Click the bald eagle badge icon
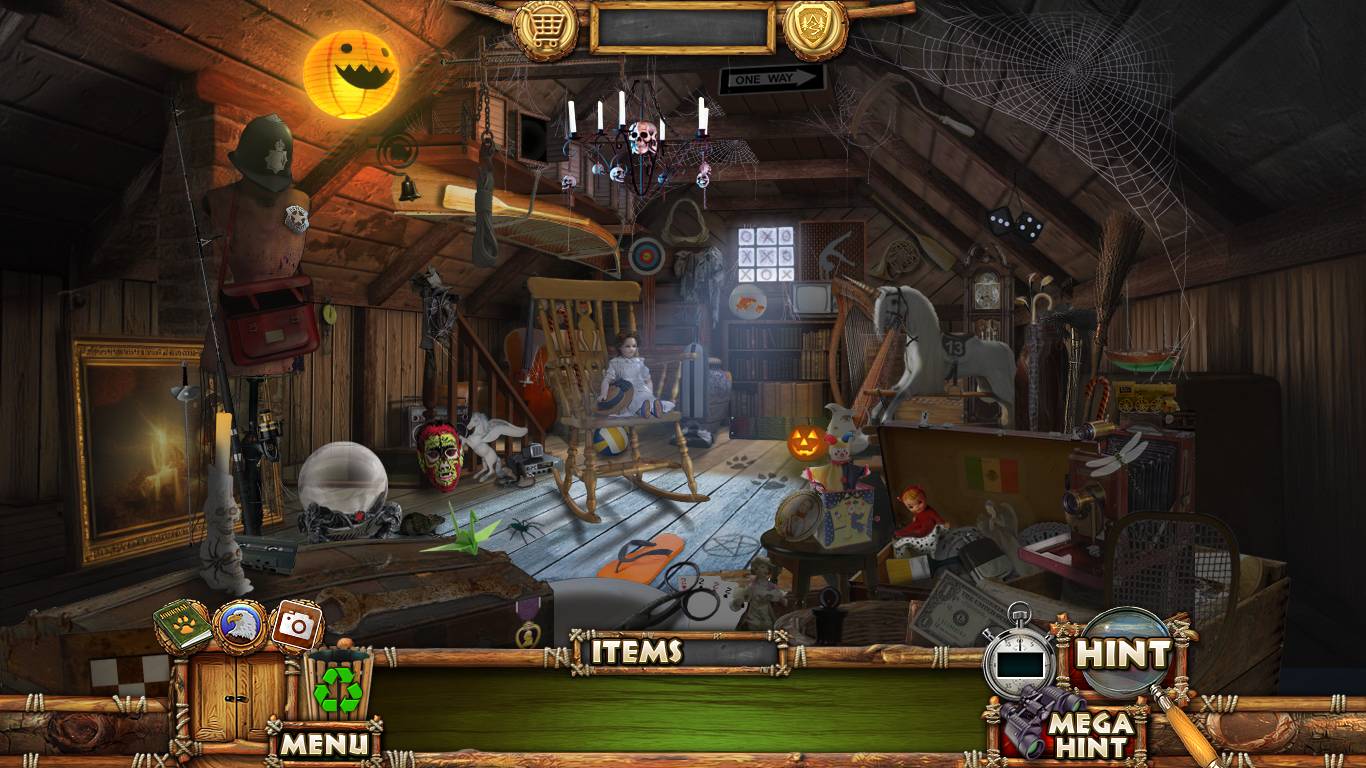 click(x=240, y=626)
